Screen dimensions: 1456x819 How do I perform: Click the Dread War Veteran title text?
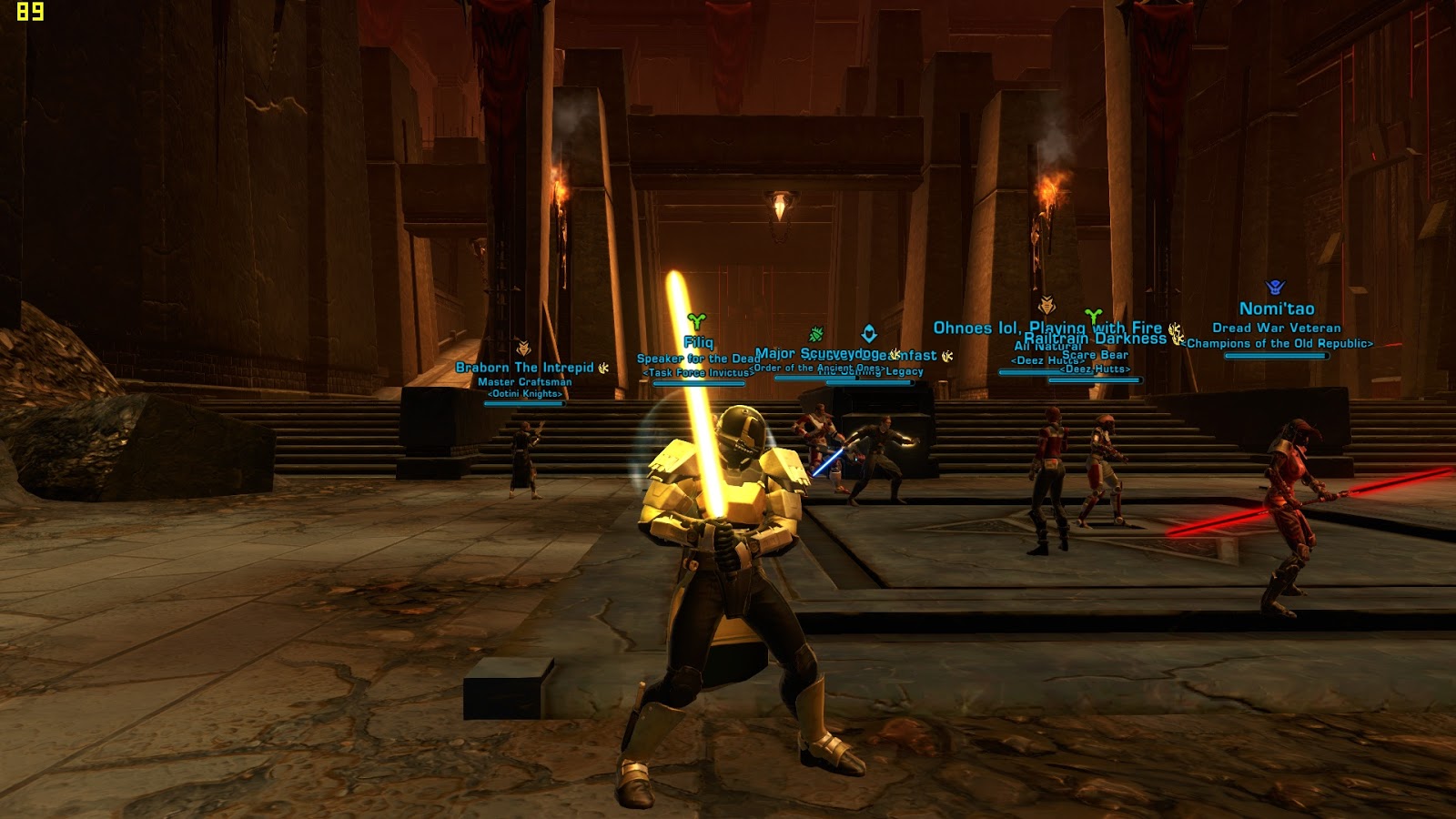pyautogui.click(x=1276, y=329)
